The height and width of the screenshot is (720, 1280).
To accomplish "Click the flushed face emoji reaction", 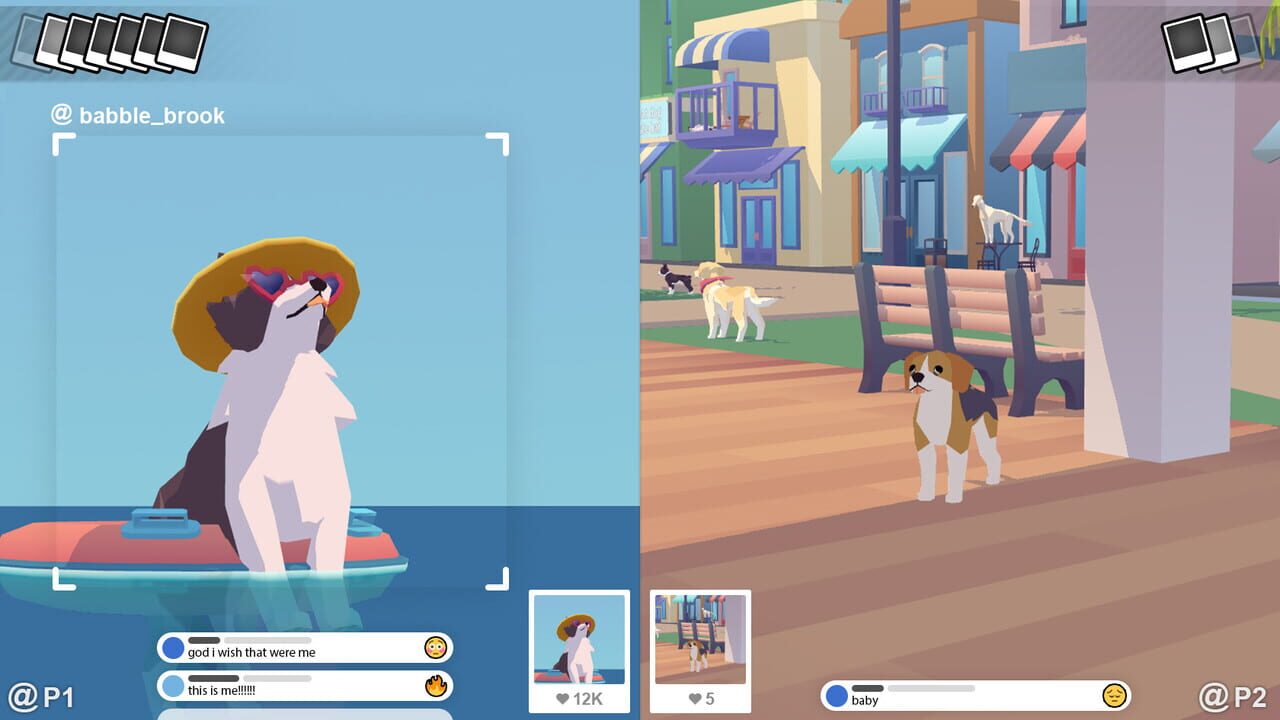I will click(434, 649).
